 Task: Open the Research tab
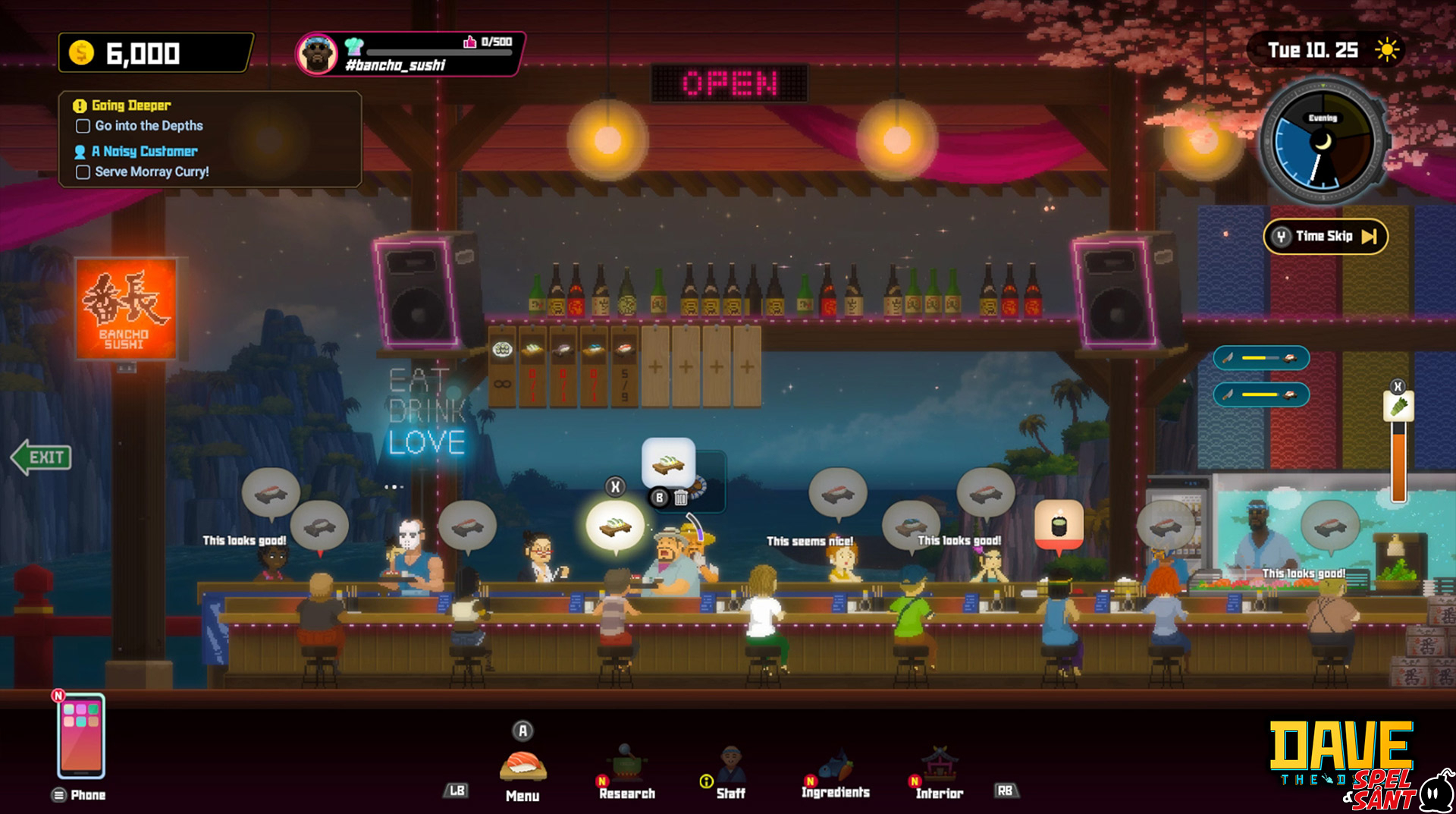pos(626,771)
